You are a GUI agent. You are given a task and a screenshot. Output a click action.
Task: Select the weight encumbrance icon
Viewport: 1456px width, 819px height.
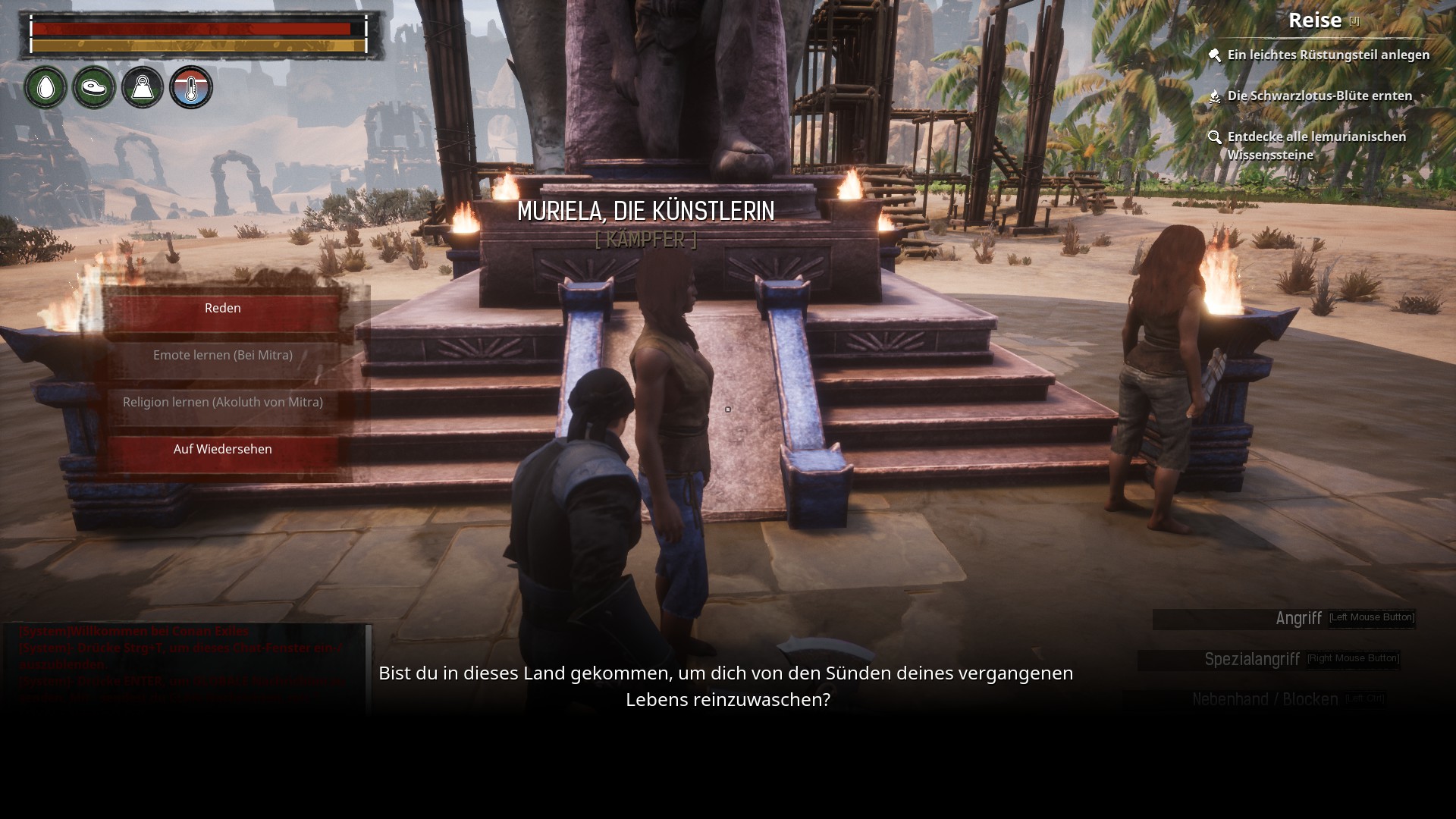coord(143,88)
